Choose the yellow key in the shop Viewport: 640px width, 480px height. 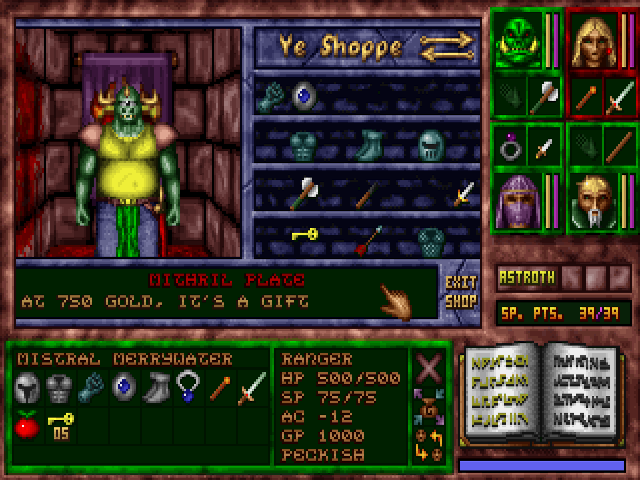point(304,235)
